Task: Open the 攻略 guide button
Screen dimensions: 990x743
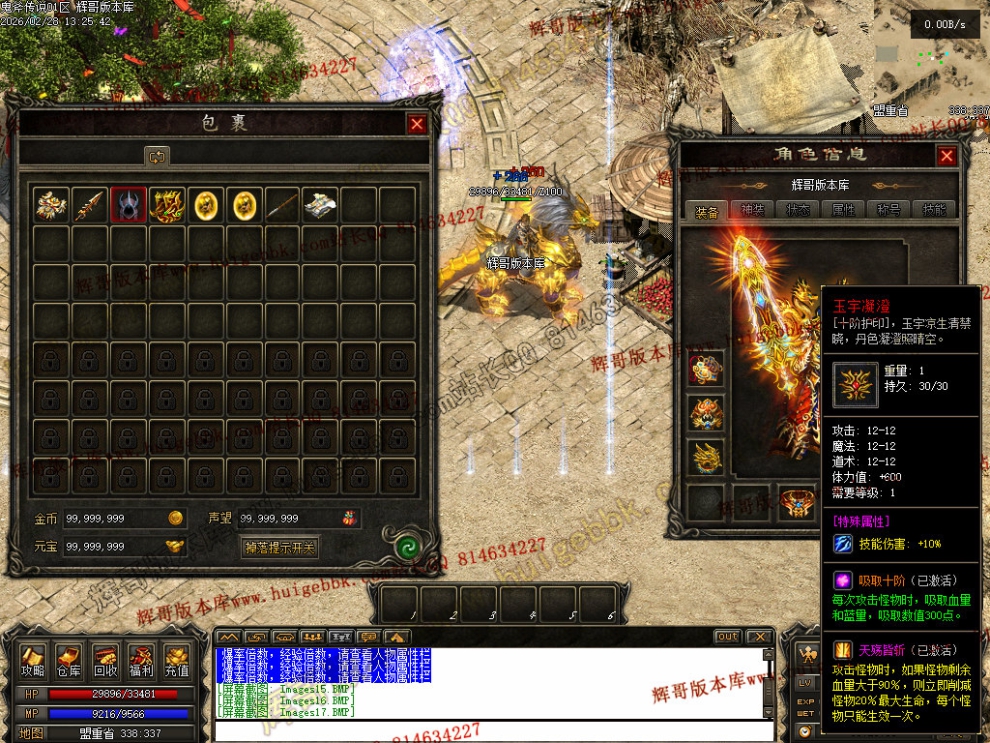Action: click(x=33, y=662)
